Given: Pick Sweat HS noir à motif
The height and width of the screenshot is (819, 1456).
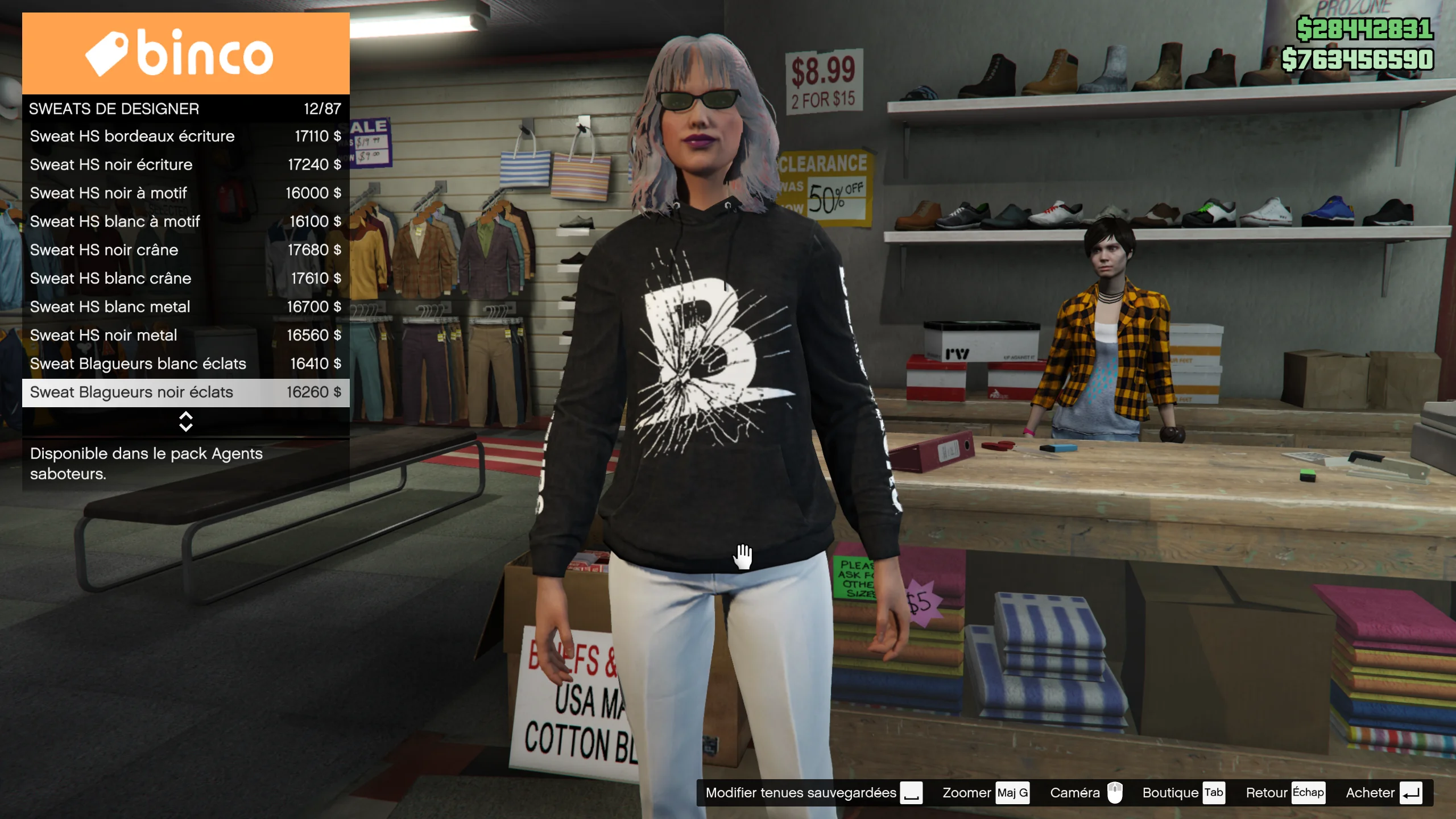Looking at the screenshot, I should [x=185, y=193].
